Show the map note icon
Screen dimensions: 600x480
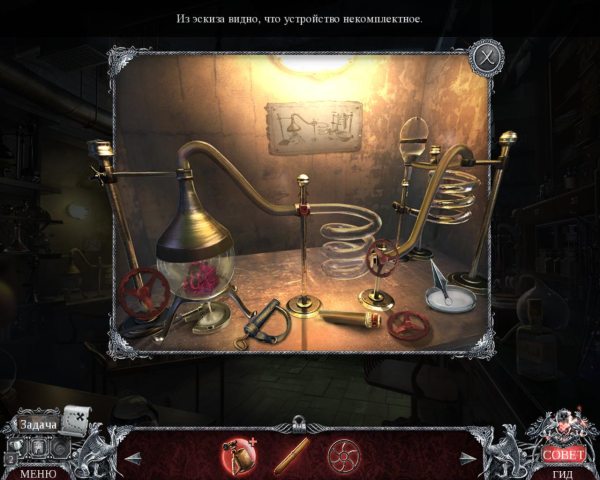click(x=77, y=417)
